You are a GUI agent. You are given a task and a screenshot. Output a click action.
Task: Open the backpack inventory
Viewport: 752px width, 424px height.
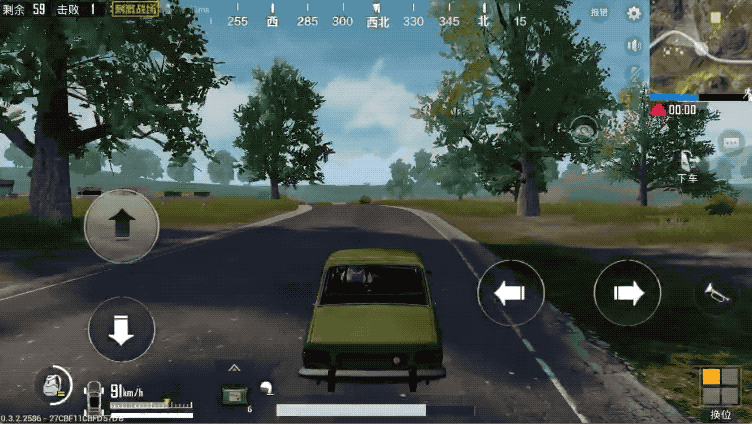coord(52,385)
